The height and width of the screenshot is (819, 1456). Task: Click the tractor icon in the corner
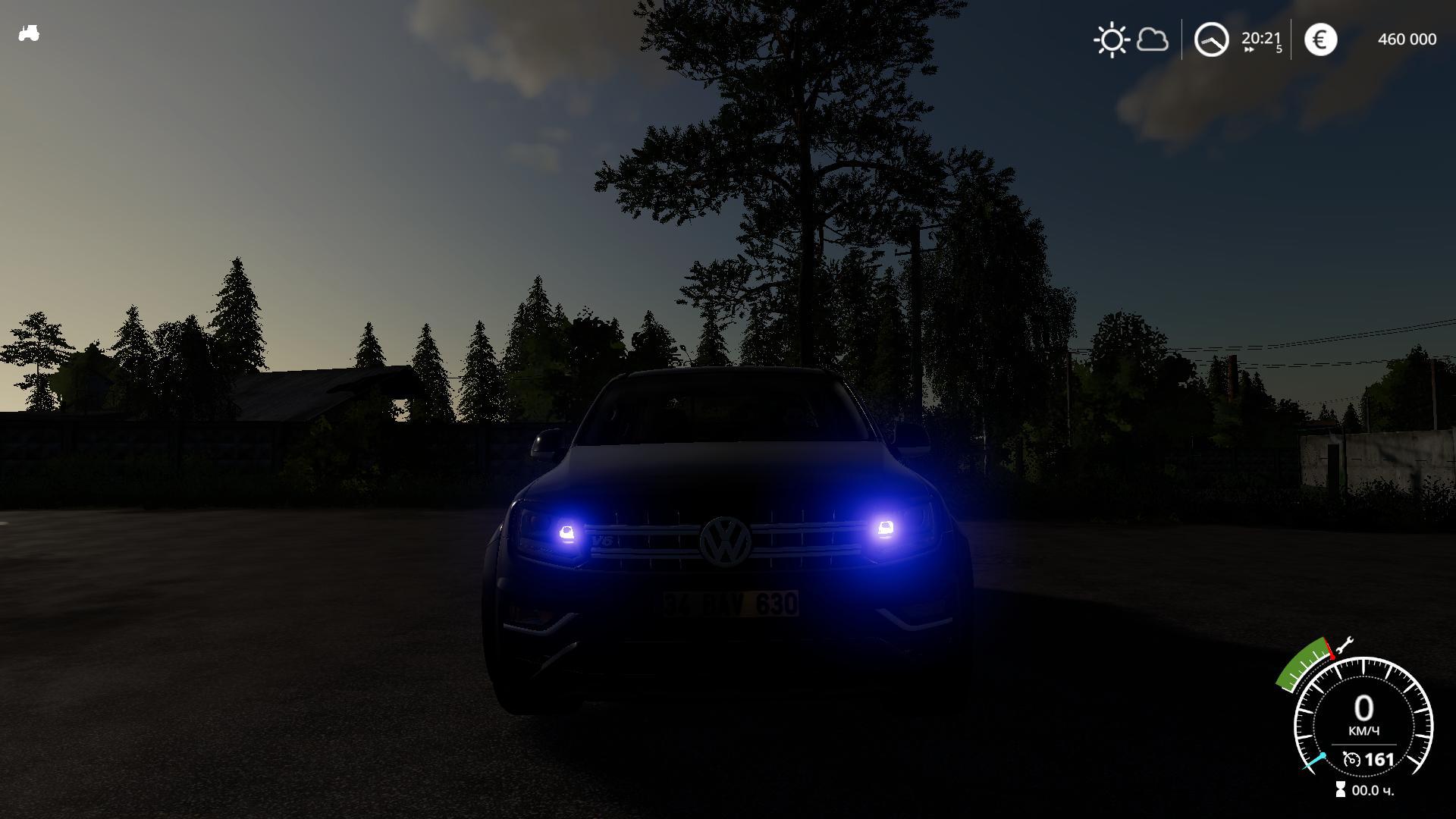[29, 33]
